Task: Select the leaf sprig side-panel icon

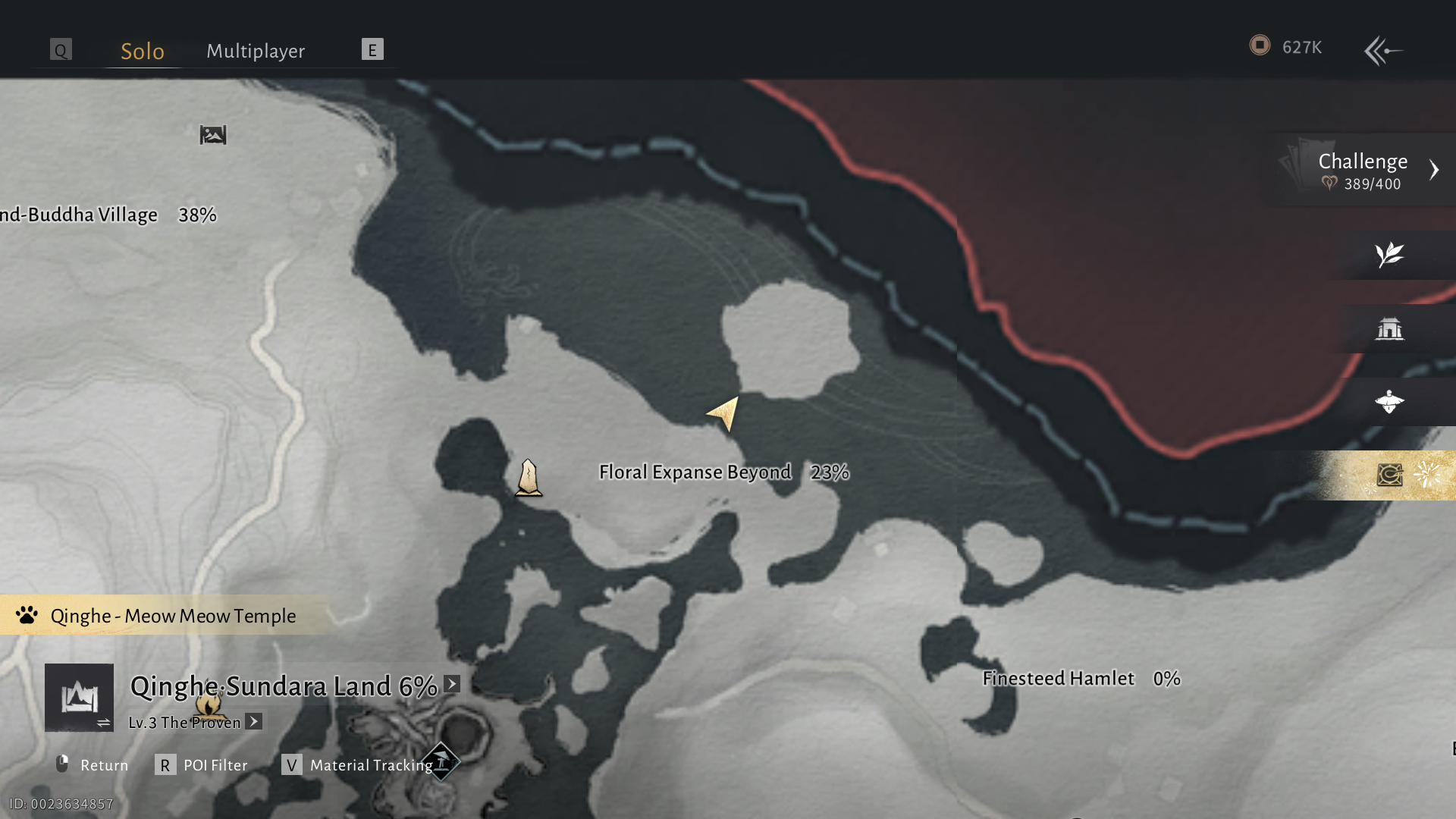Action: (1389, 255)
